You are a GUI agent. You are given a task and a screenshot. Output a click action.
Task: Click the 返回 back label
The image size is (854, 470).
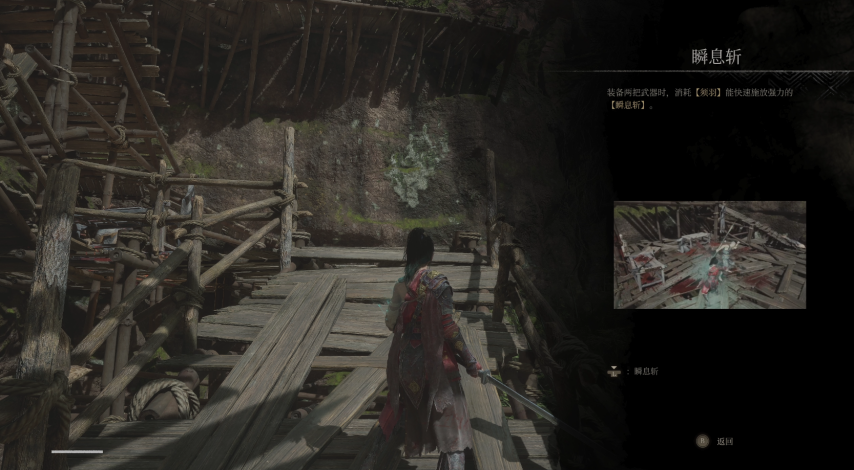(726, 441)
